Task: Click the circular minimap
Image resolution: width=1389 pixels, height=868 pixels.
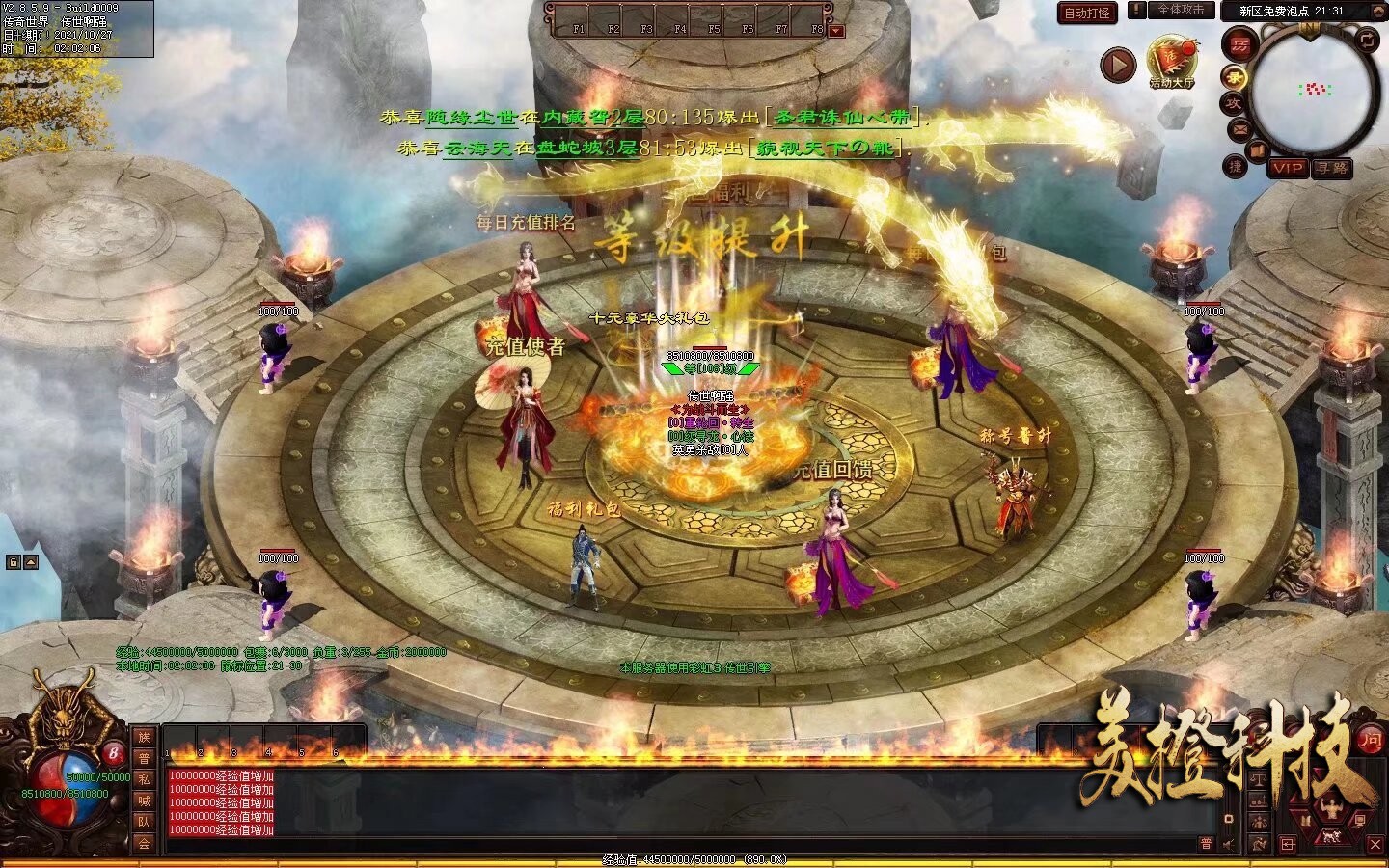Action: tap(1312, 92)
